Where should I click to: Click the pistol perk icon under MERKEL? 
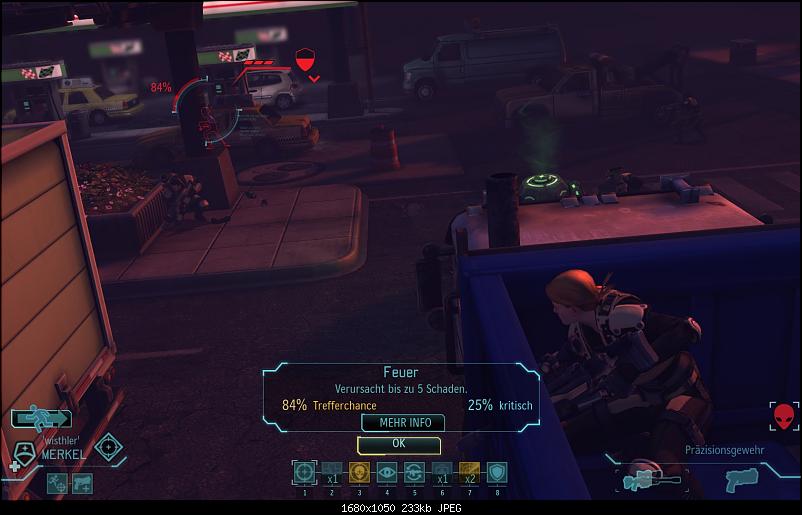tap(82, 483)
